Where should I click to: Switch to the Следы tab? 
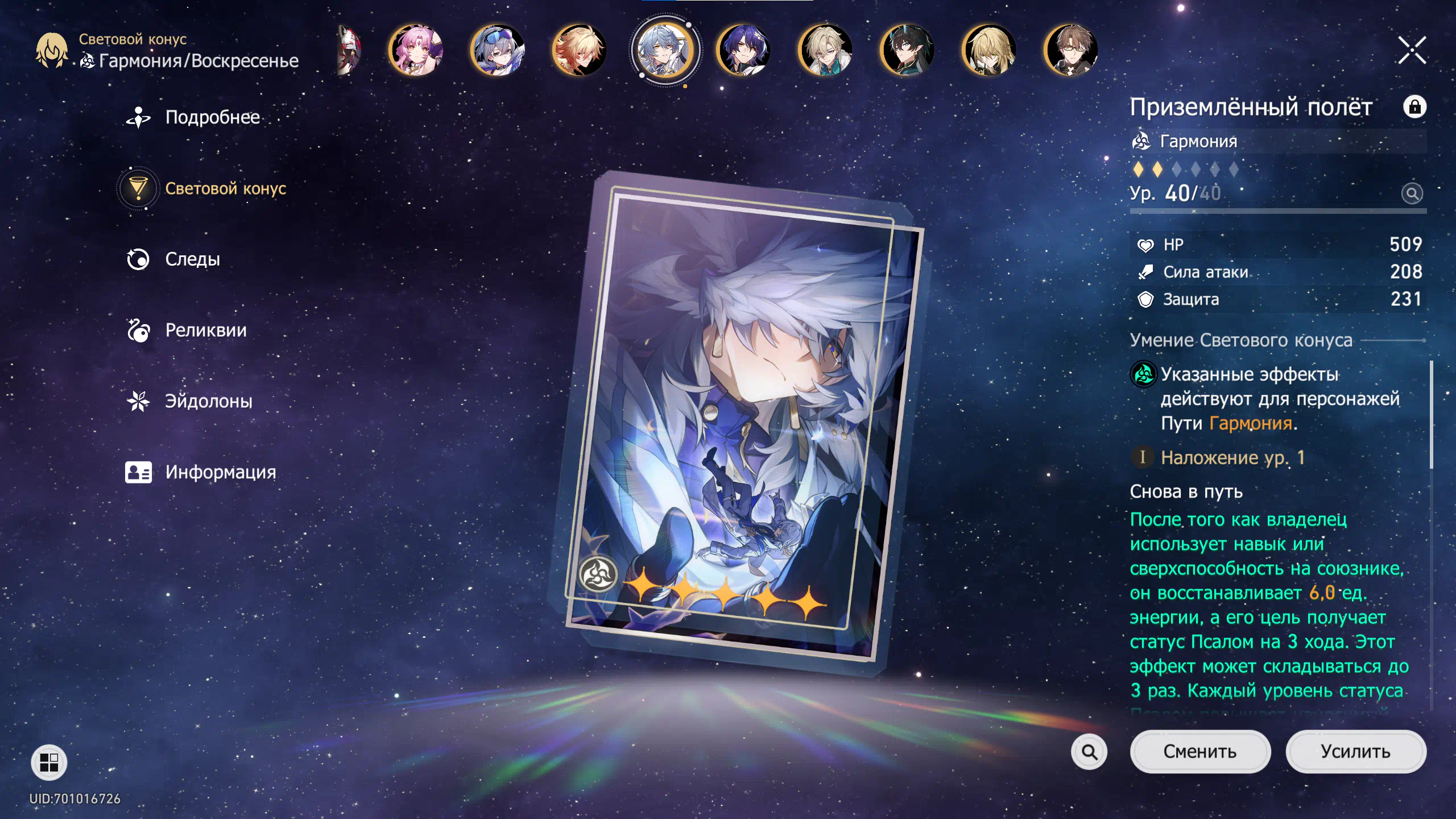tap(192, 259)
